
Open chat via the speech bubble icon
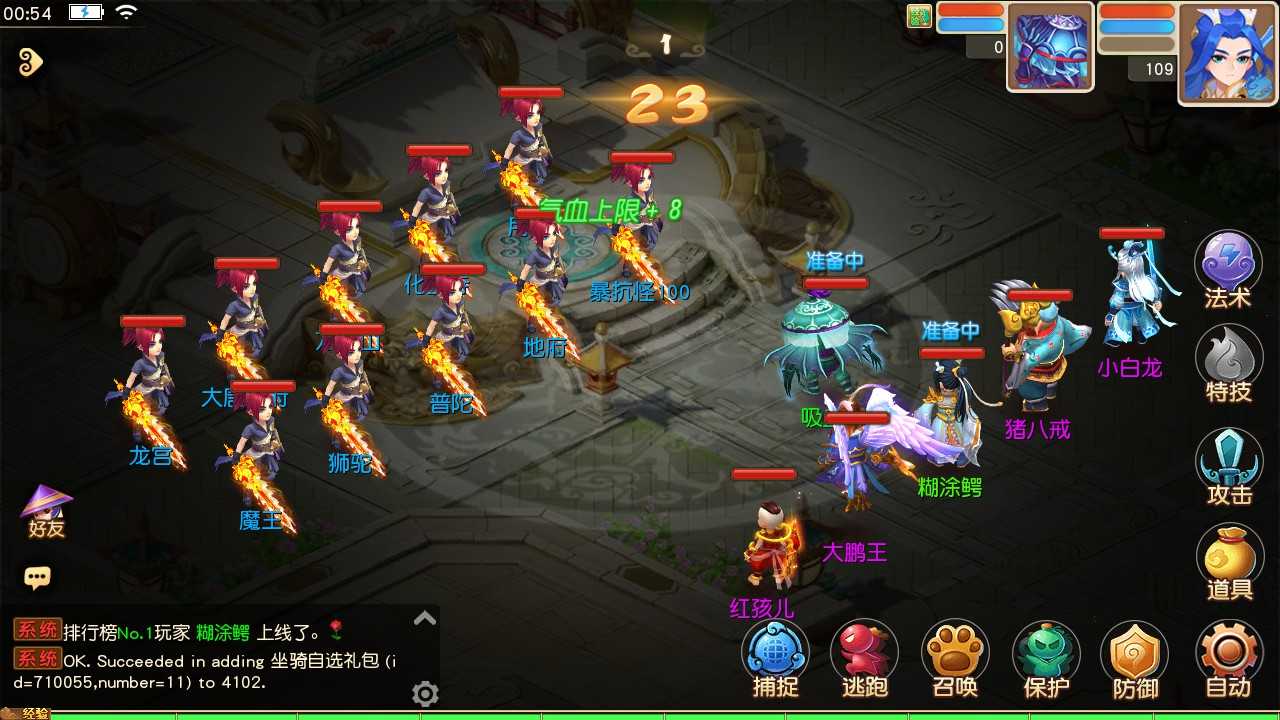pos(38,576)
